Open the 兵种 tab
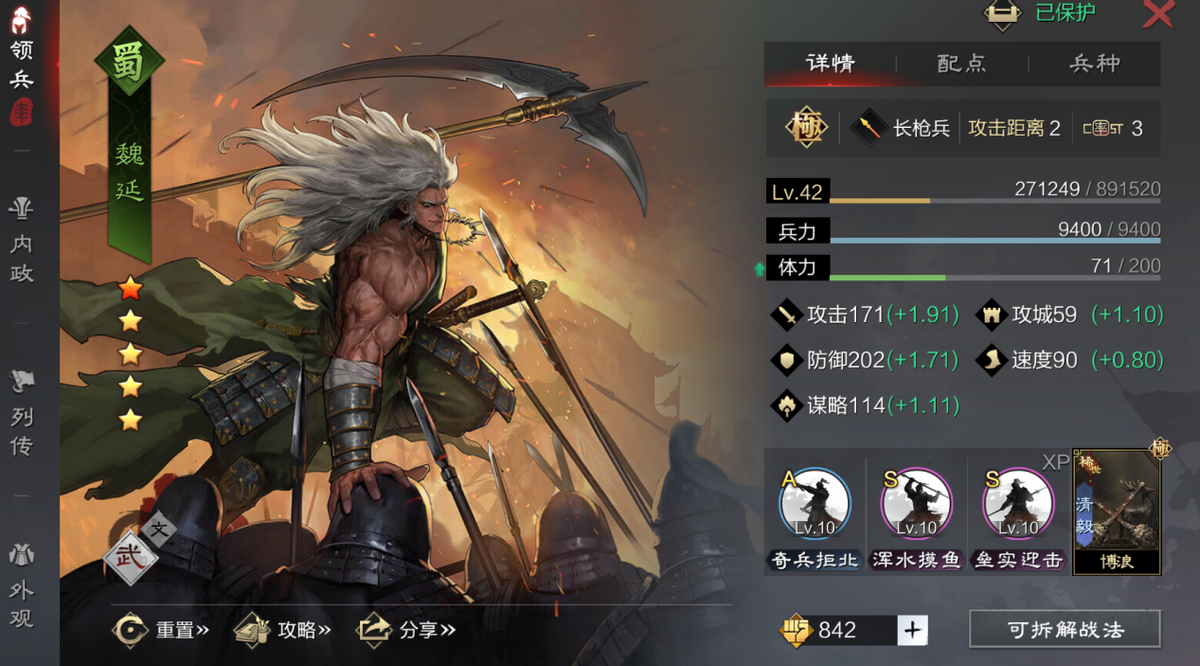Viewport: 1200px width, 666px height. 1094,63
